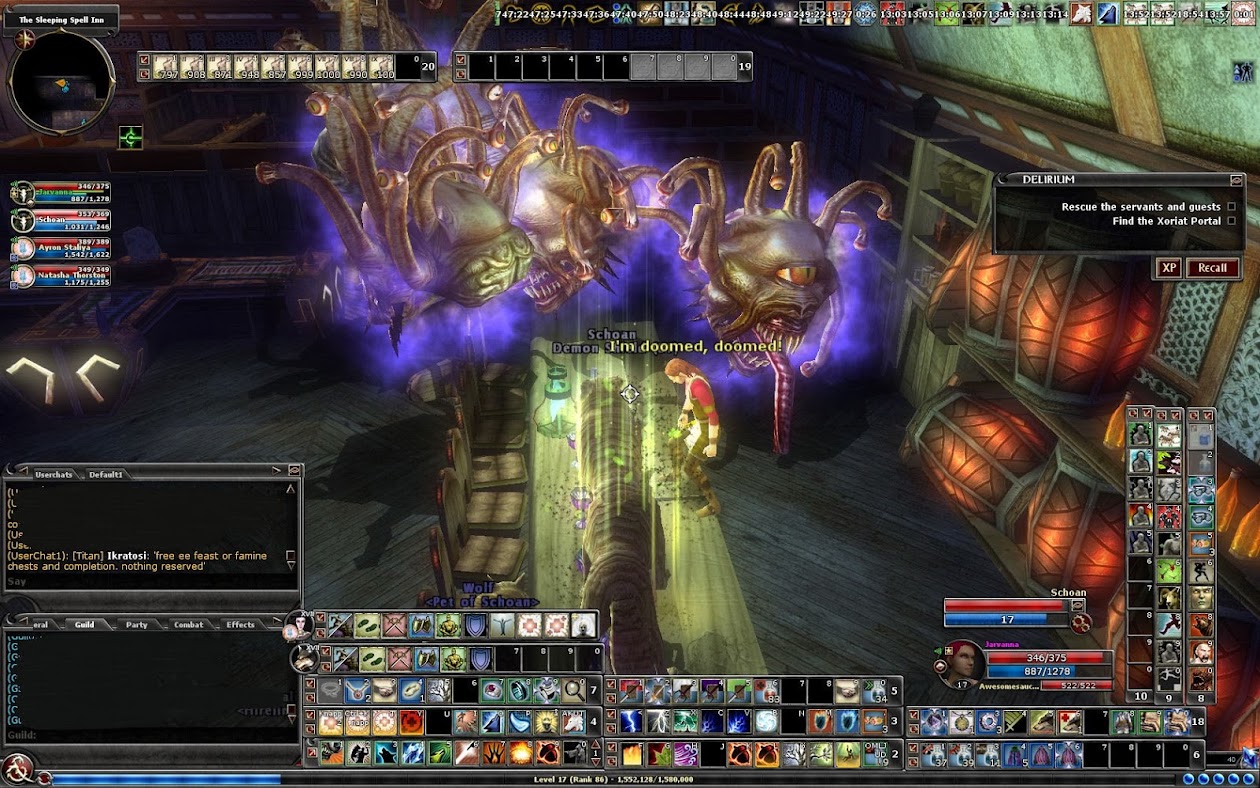Open the Party chat tab
The height and width of the screenshot is (788, 1260).
[x=136, y=625]
